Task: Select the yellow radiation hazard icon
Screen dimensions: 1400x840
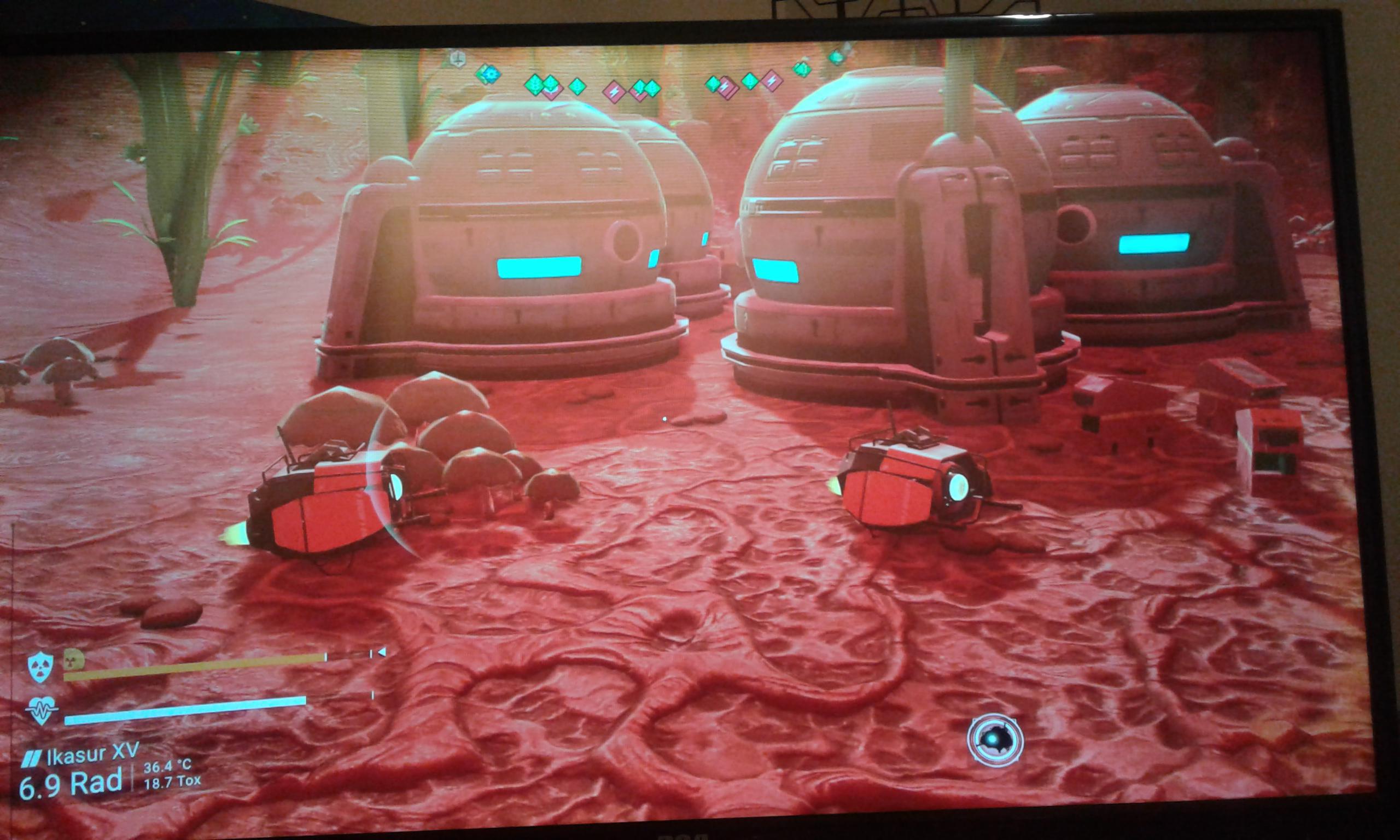Action: 72,663
